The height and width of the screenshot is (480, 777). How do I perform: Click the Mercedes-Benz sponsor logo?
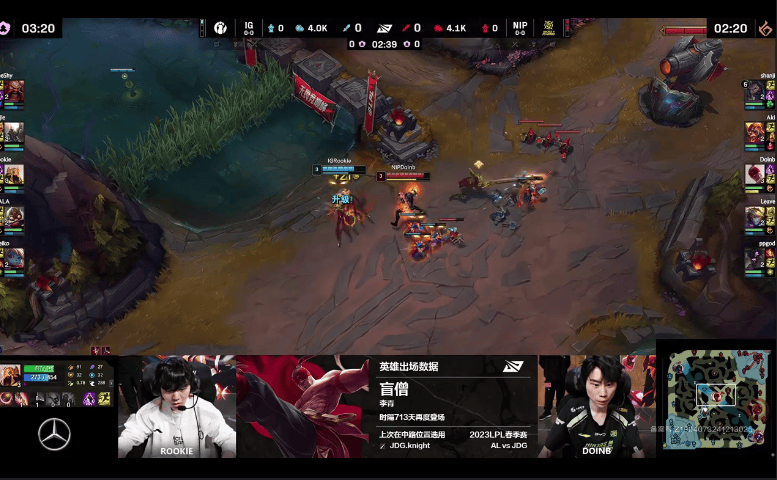pos(54,434)
